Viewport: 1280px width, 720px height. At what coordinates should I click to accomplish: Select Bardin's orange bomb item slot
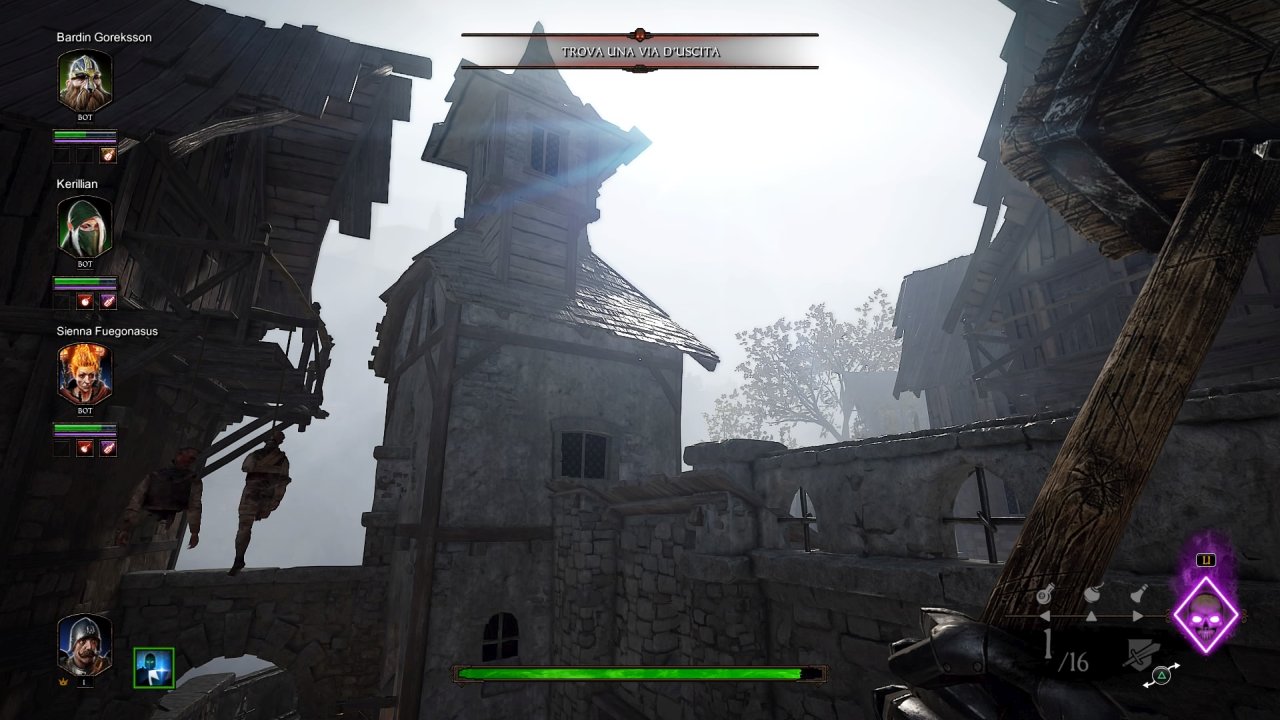108,155
